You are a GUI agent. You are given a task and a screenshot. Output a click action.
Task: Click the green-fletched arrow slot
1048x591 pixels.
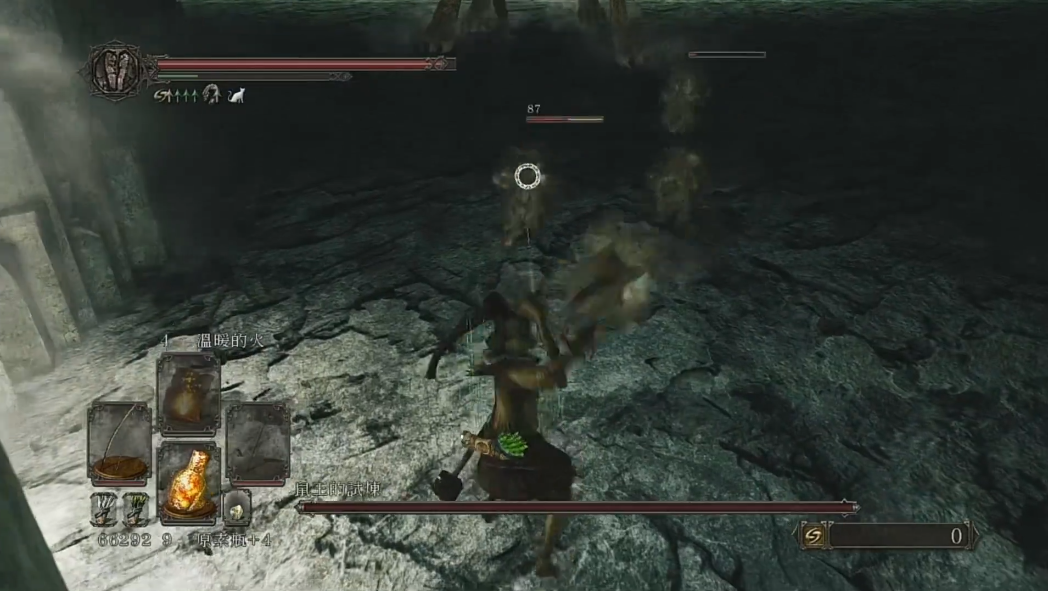point(134,508)
